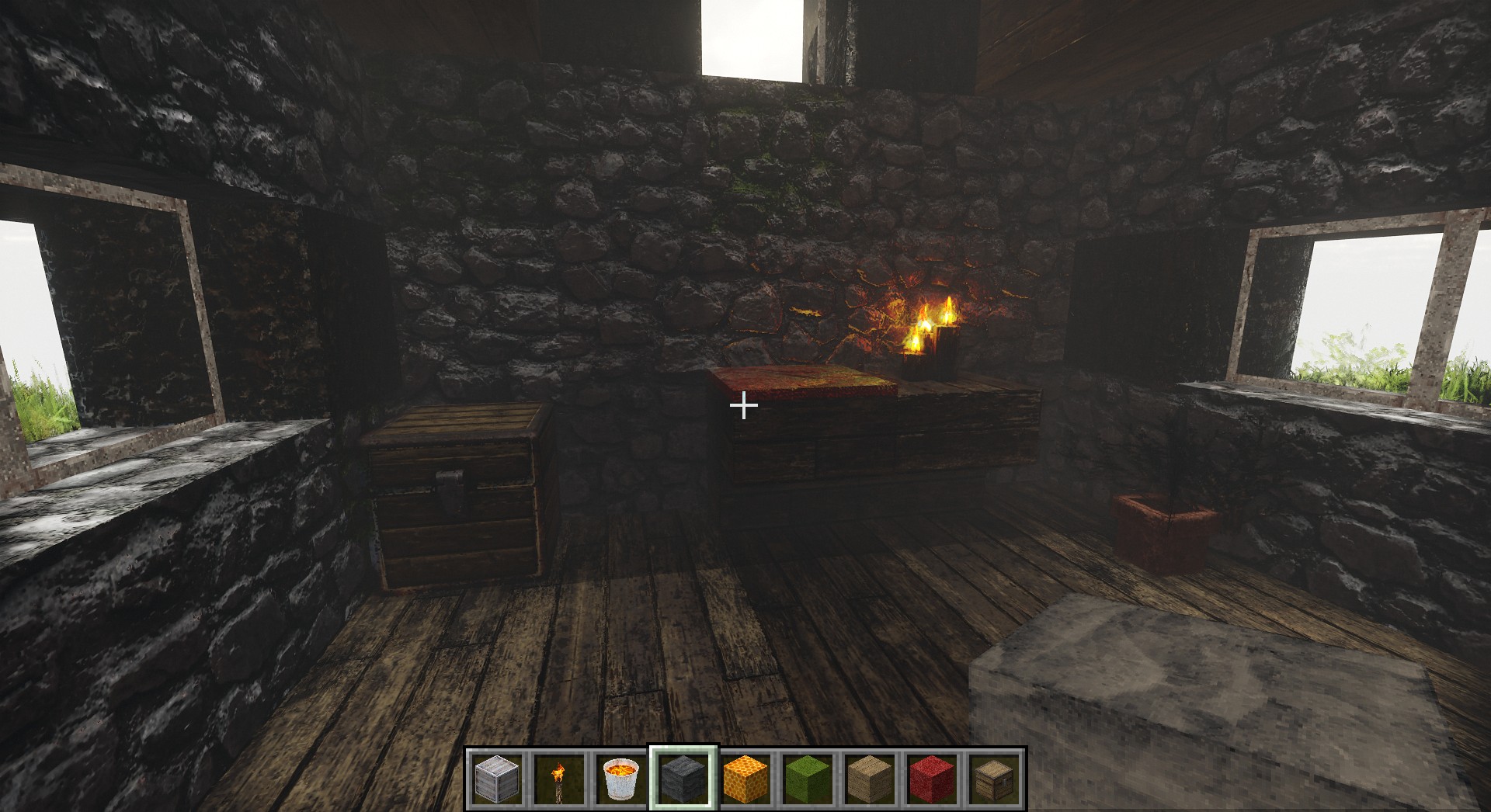The height and width of the screenshot is (812, 1491).
Task: Select the lava bucket slot
Action: coord(621,779)
